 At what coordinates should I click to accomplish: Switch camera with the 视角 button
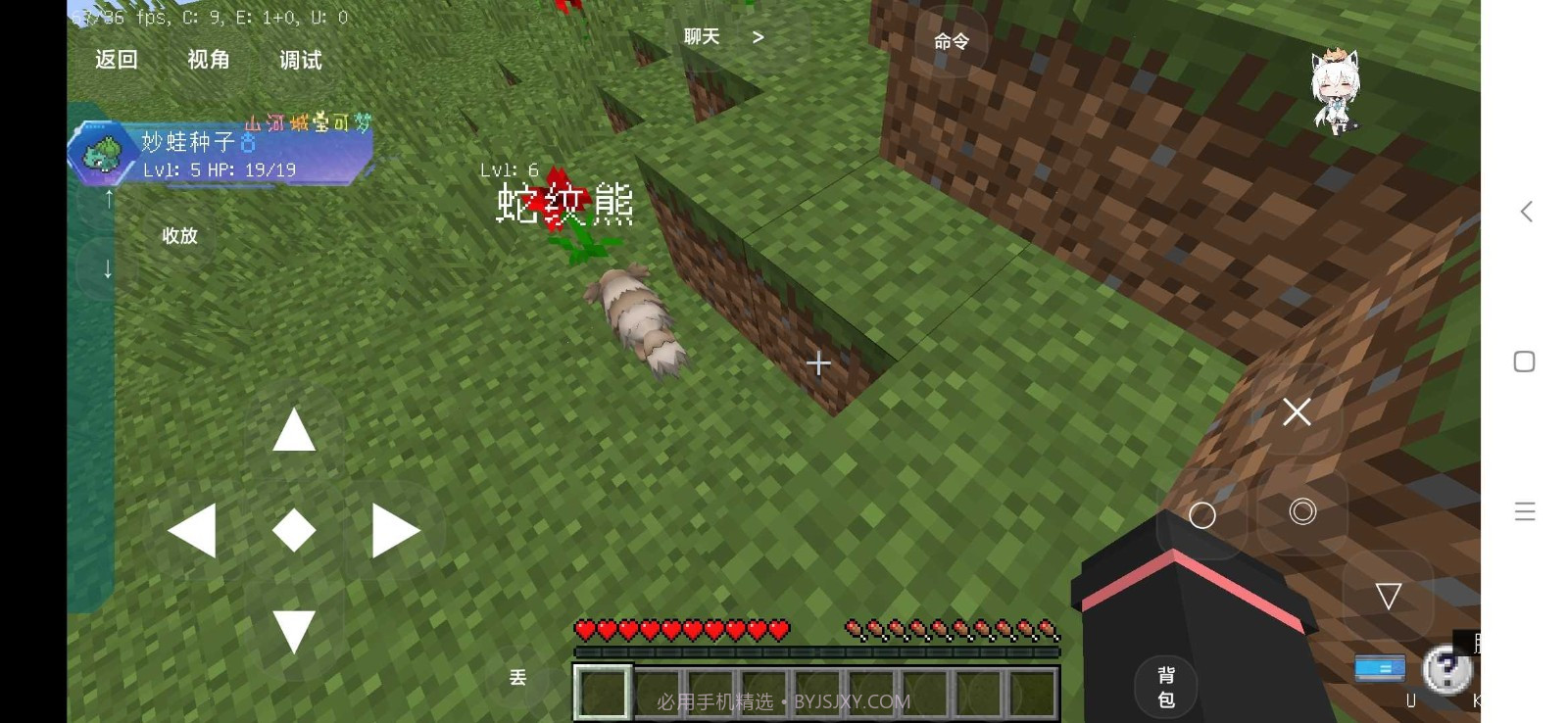click(208, 60)
